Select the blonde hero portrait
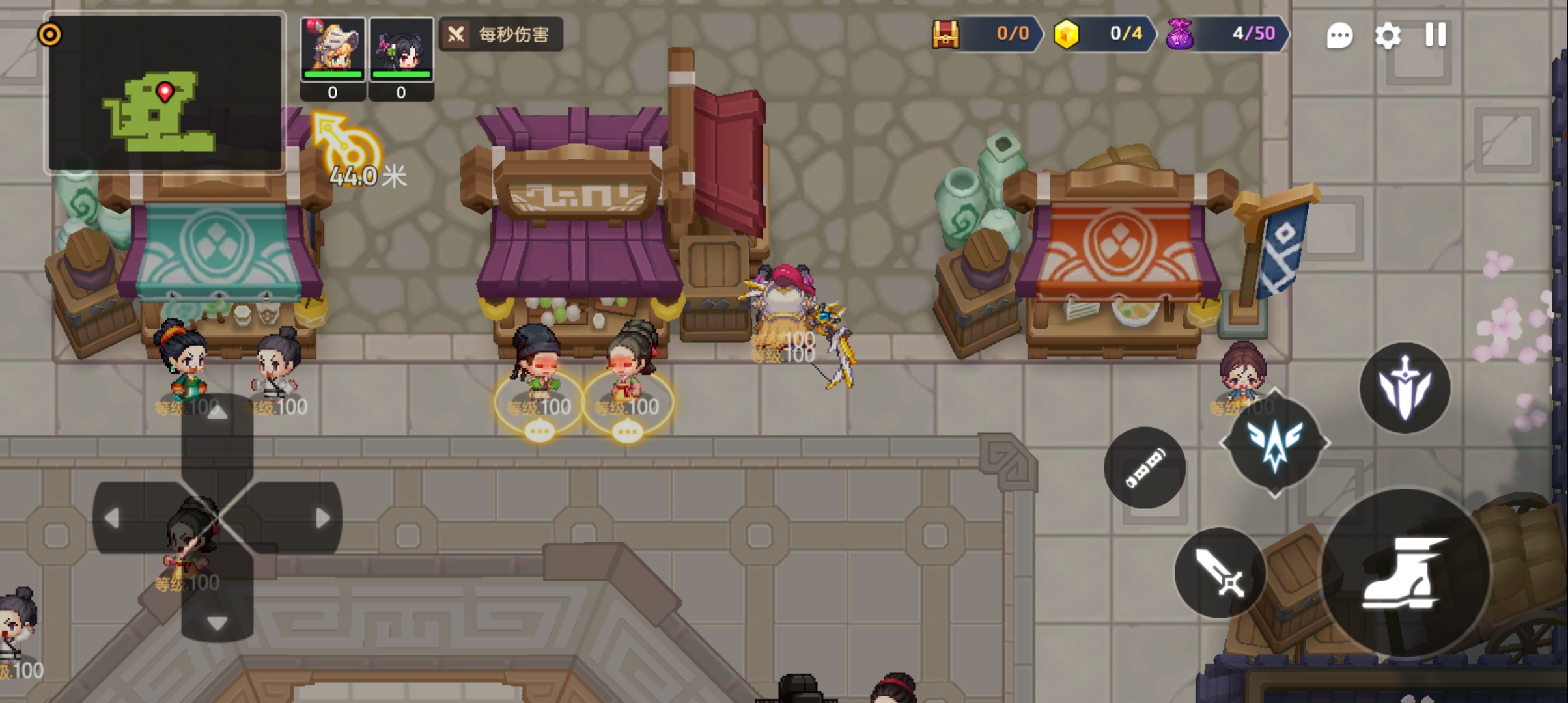 point(333,49)
